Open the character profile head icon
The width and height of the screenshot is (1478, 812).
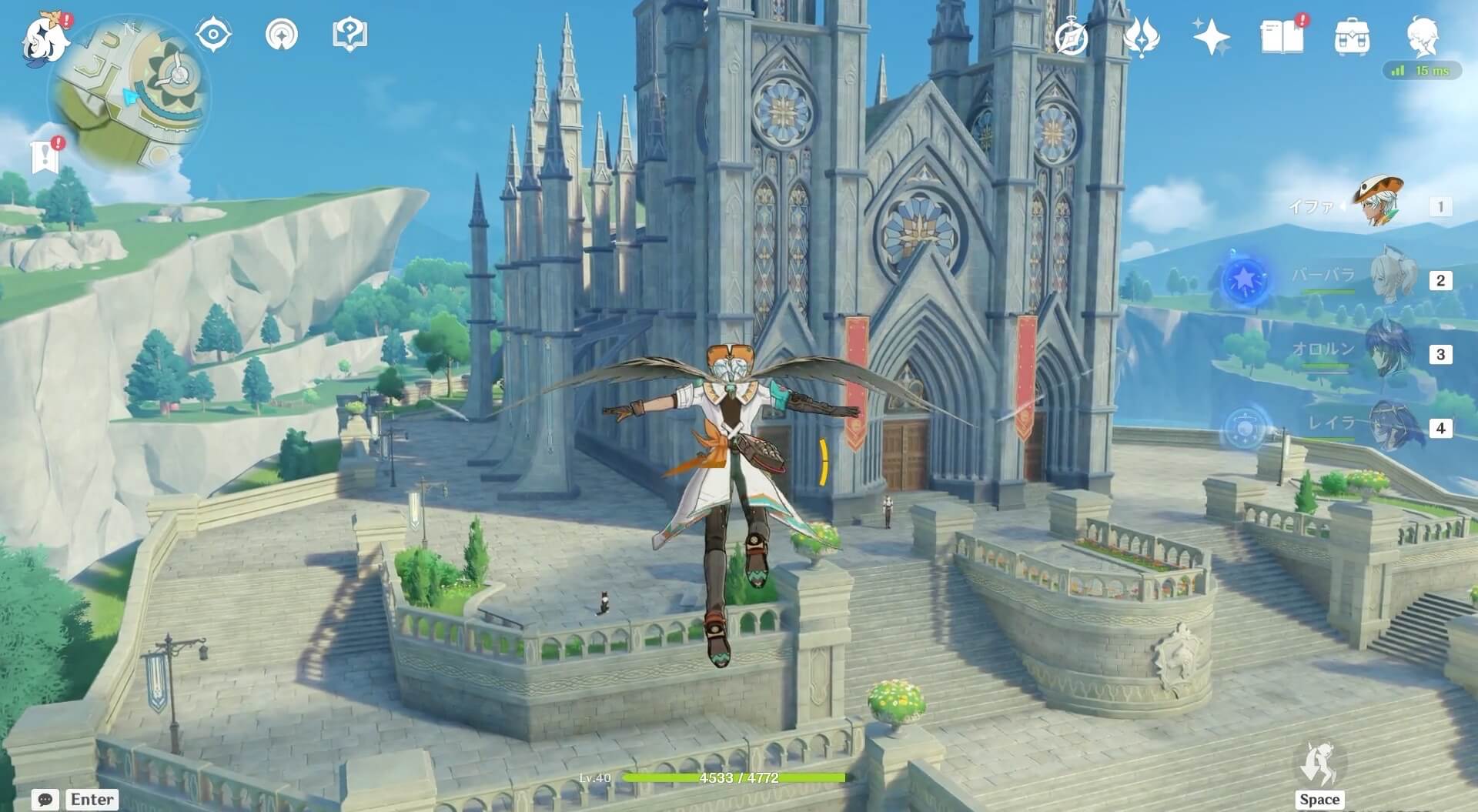(x=1423, y=37)
